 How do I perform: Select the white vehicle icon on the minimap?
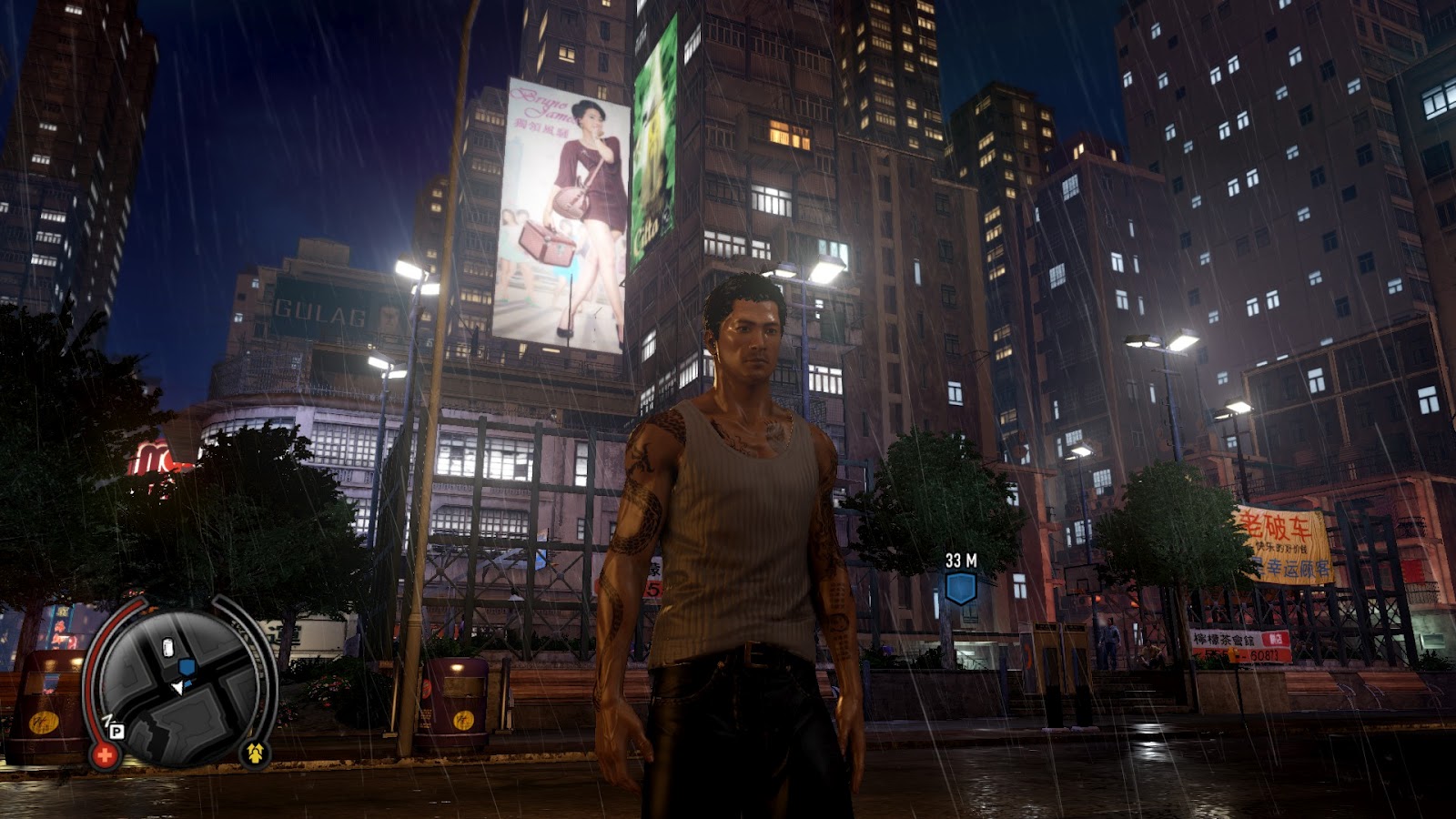click(x=167, y=648)
